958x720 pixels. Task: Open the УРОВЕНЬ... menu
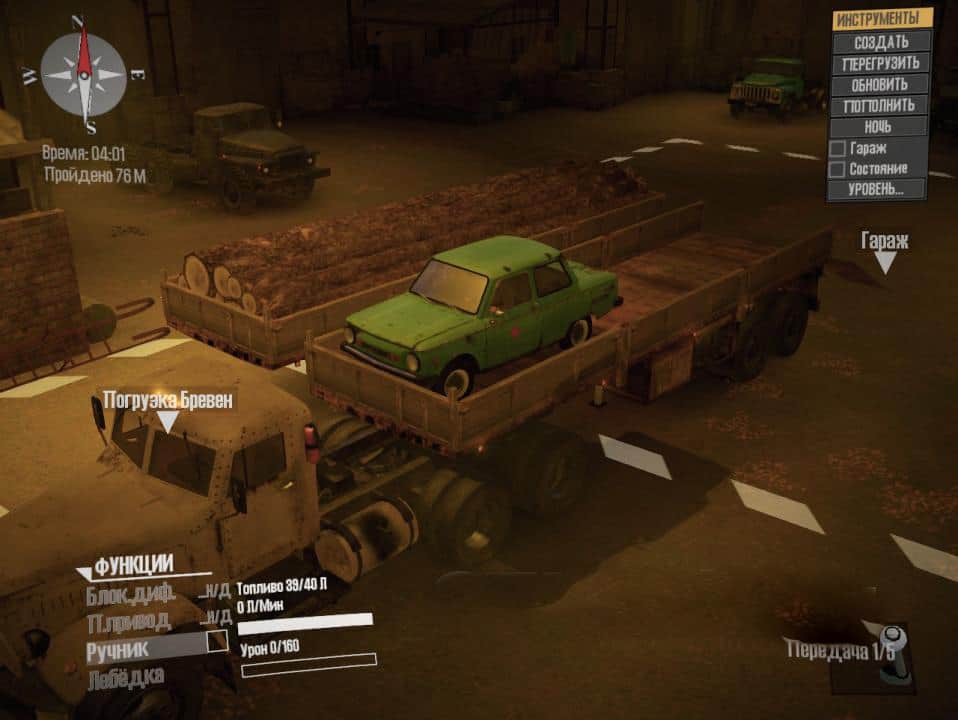point(880,188)
